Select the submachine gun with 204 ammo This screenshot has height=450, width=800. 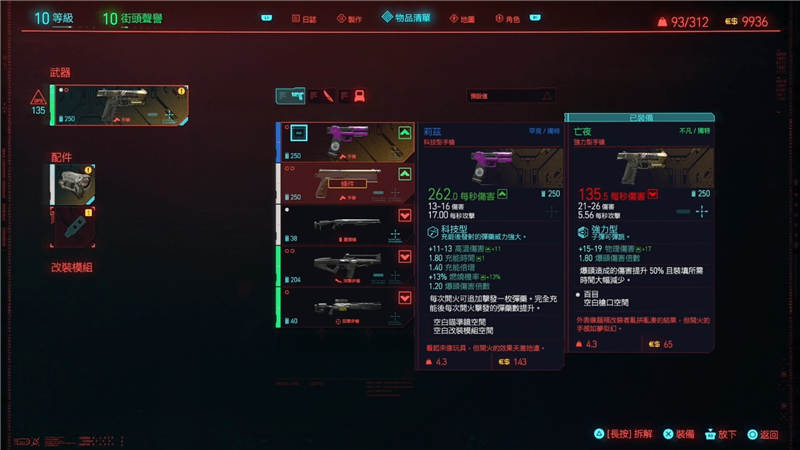347,265
